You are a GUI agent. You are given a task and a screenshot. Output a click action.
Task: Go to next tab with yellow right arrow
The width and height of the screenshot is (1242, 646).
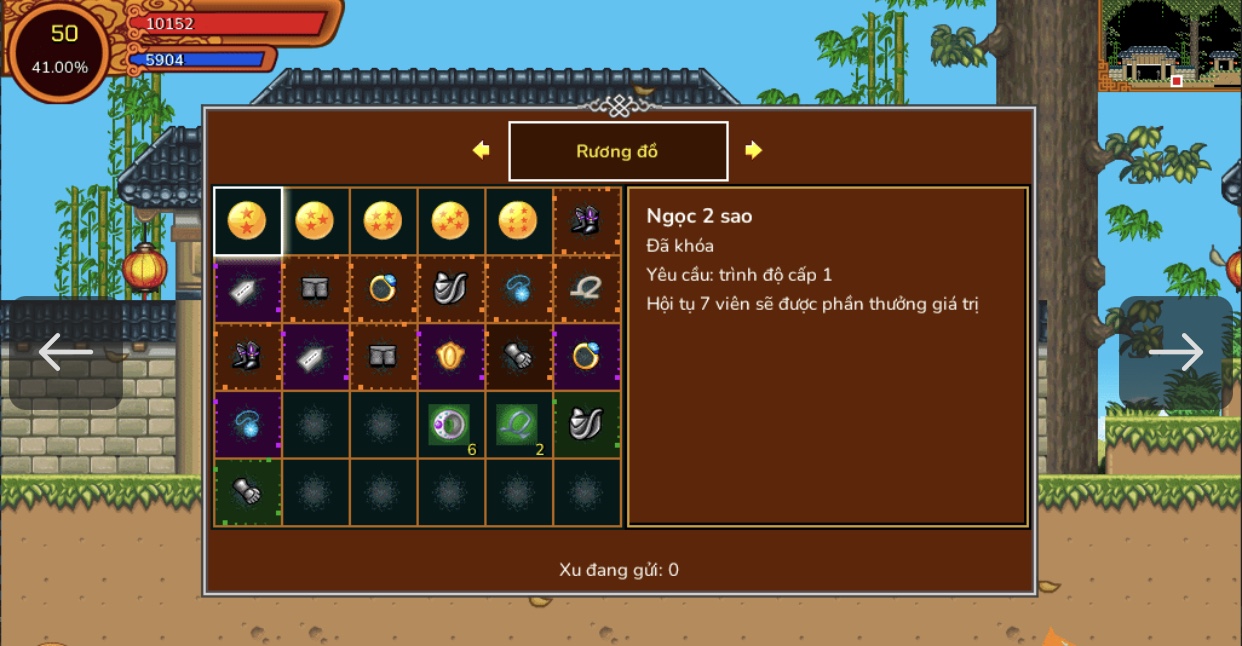753,150
